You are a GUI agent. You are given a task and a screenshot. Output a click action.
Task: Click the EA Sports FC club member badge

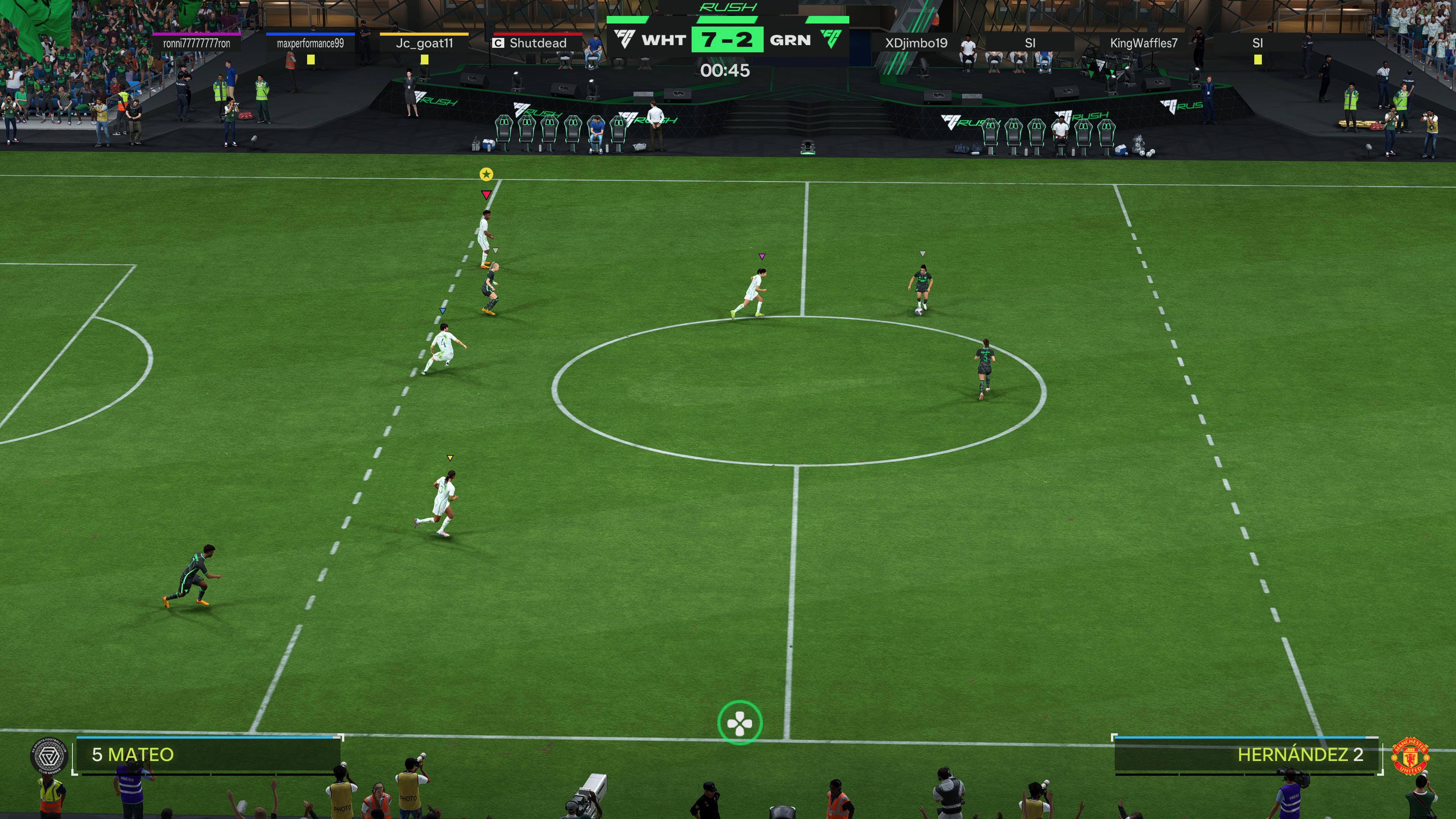point(49,756)
